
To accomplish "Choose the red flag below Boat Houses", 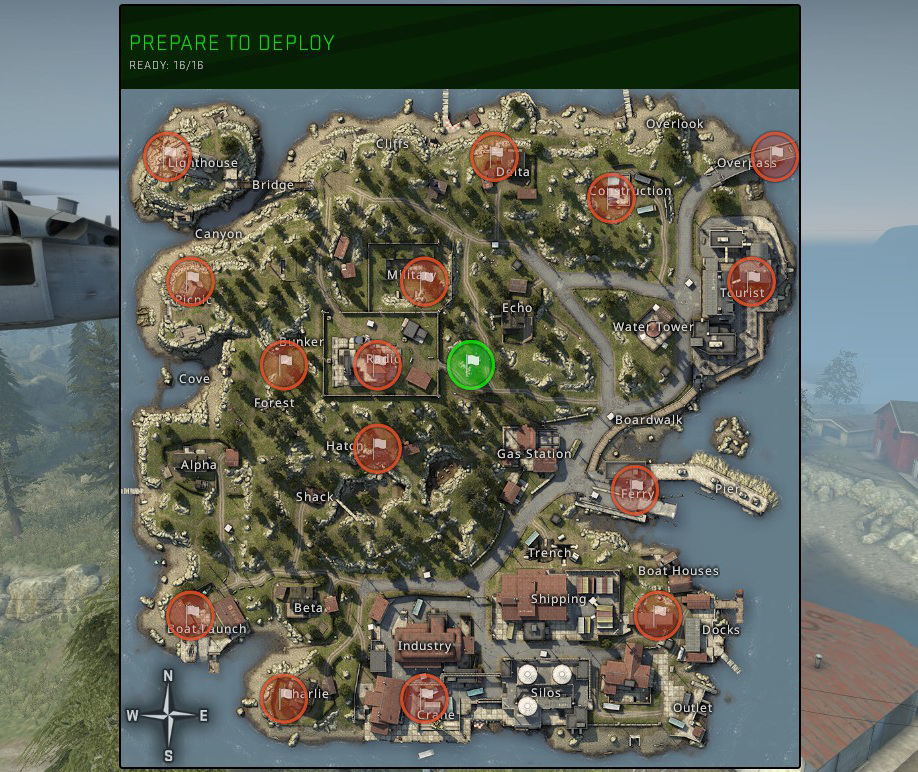I will click(657, 615).
